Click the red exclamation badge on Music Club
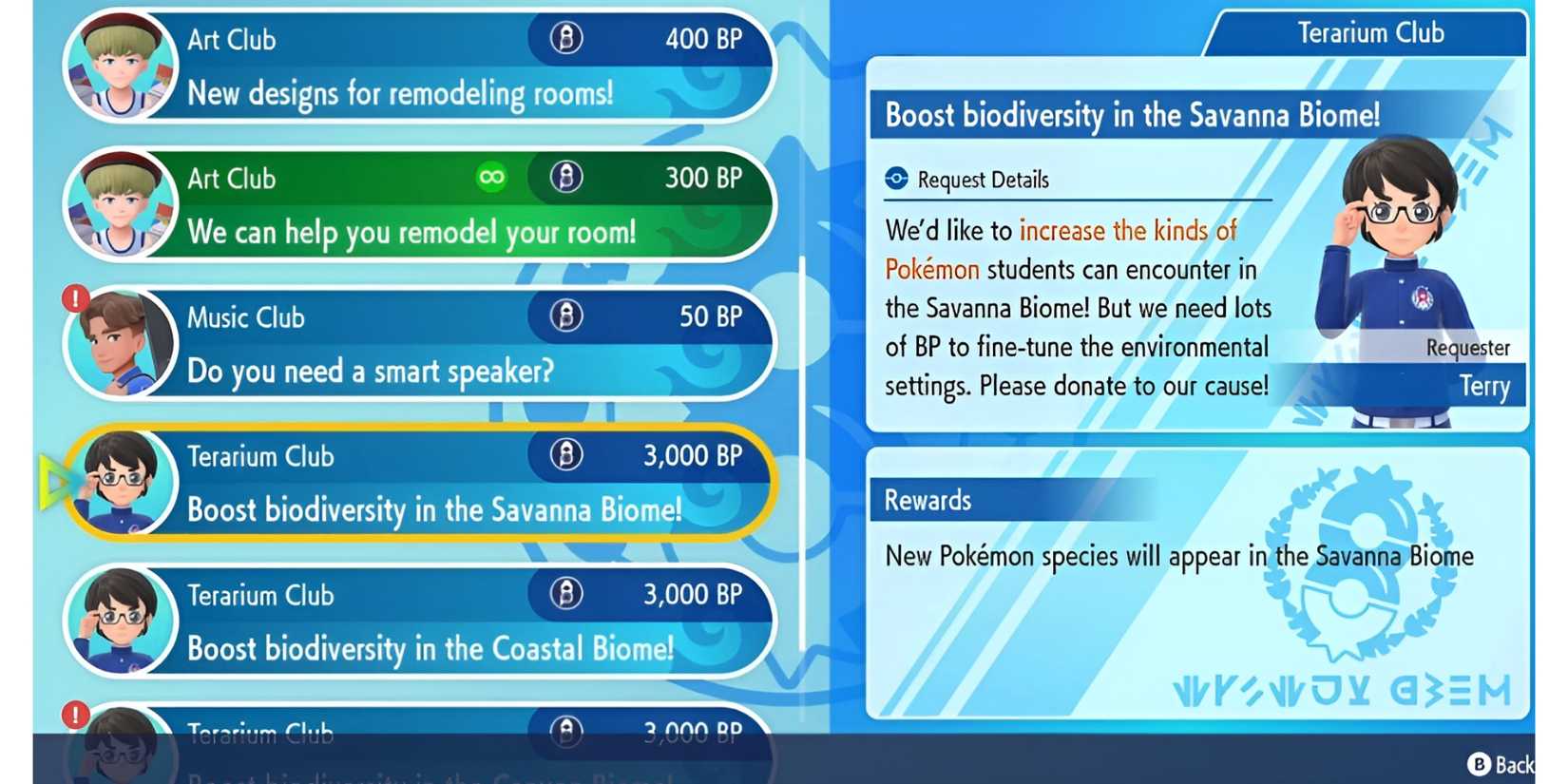Viewport: 1568px width, 784px height. click(x=75, y=297)
